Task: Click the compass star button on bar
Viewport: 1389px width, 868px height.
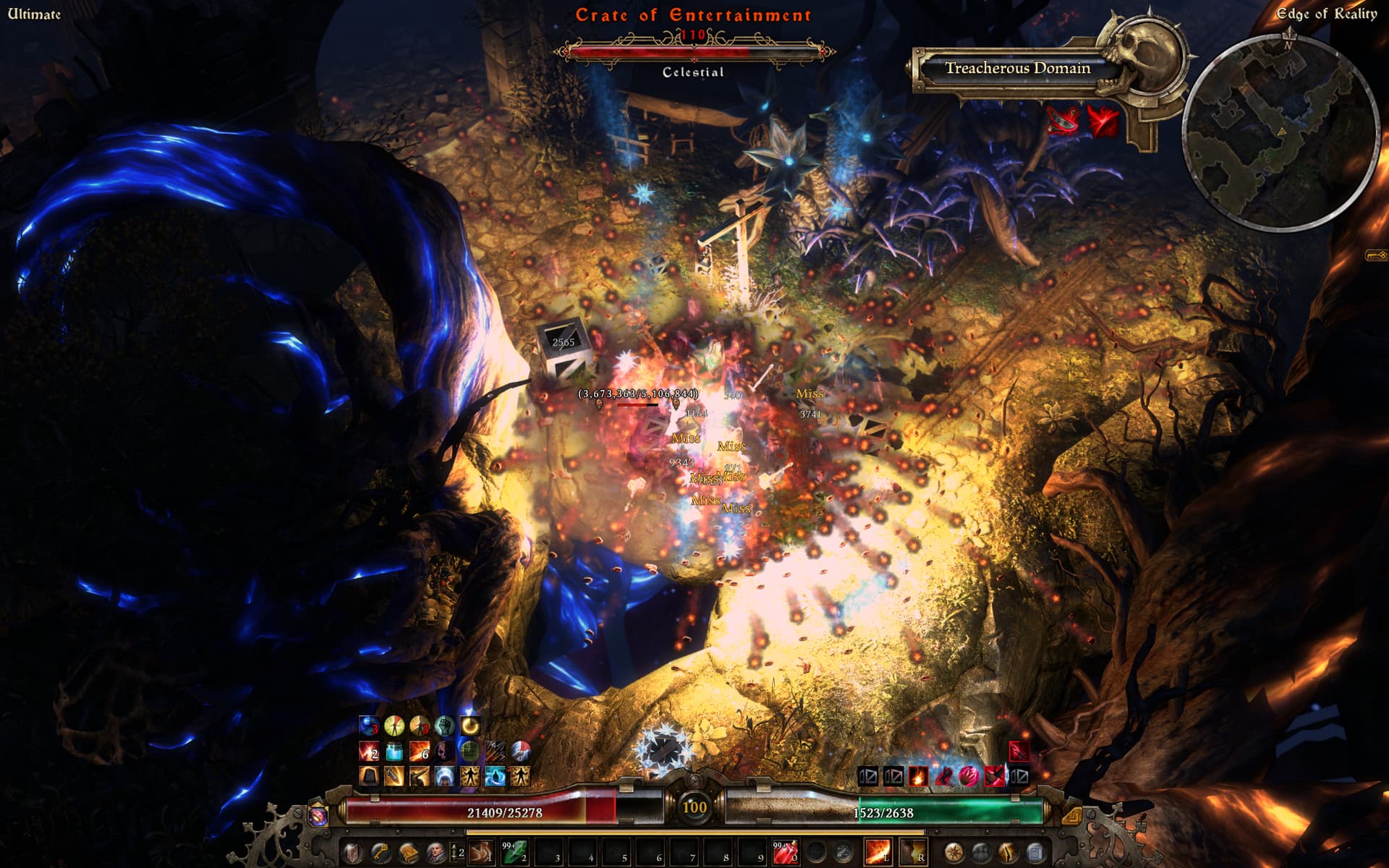Action: click(x=953, y=853)
